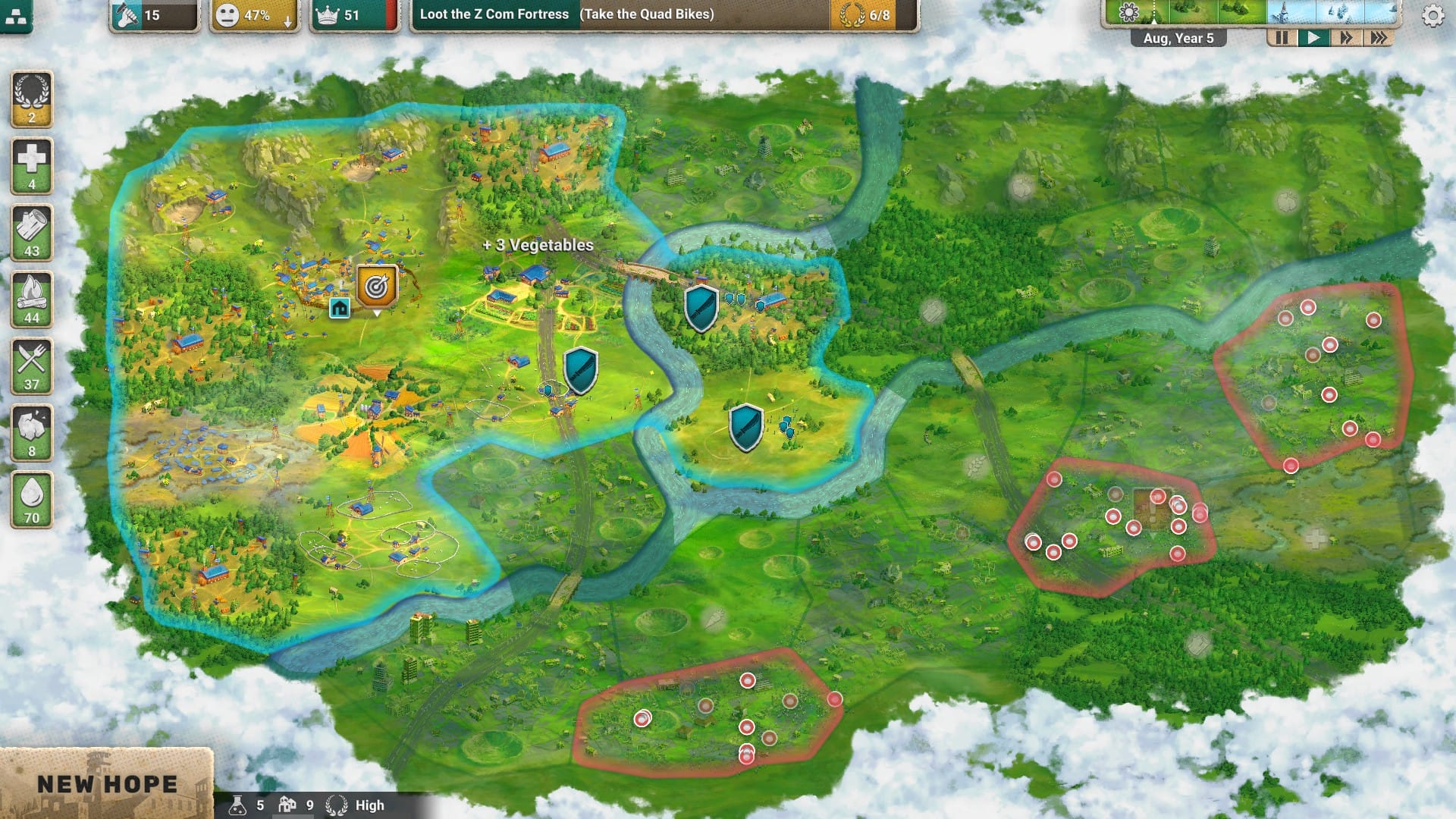Image resolution: width=1456 pixels, height=819 pixels.
Task: Select the orange target marker on the map
Action: [x=377, y=287]
